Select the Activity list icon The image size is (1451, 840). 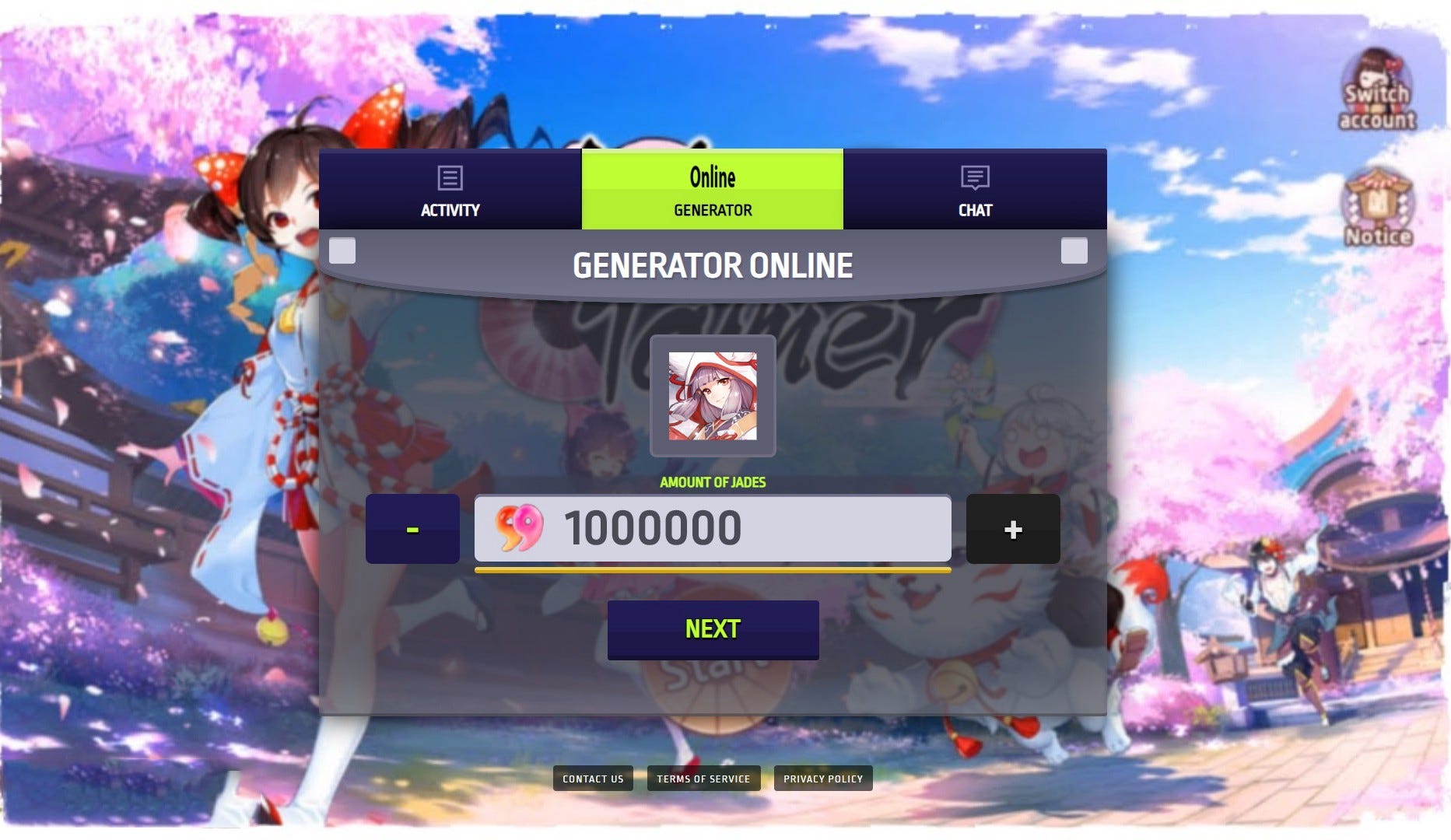click(449, 177)
